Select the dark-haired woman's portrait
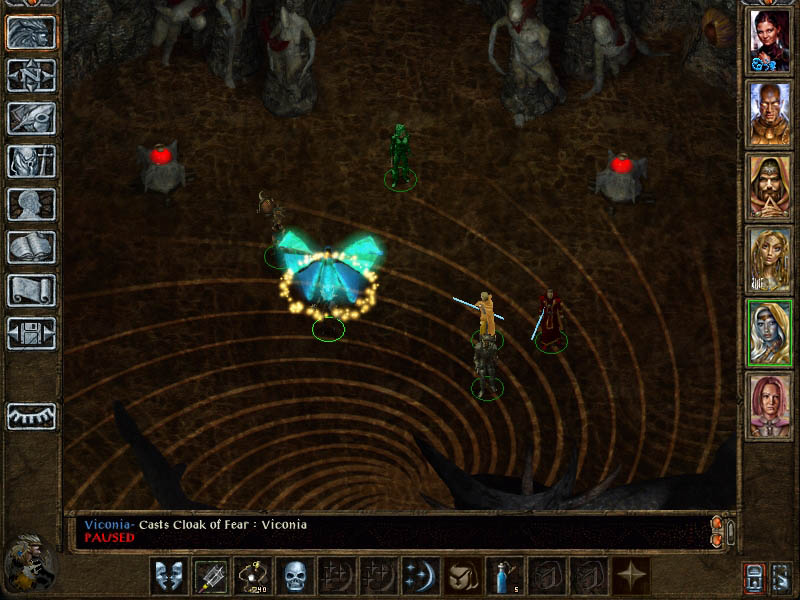Viewport: 800px width, 600px height. click(x=770, y=42)
